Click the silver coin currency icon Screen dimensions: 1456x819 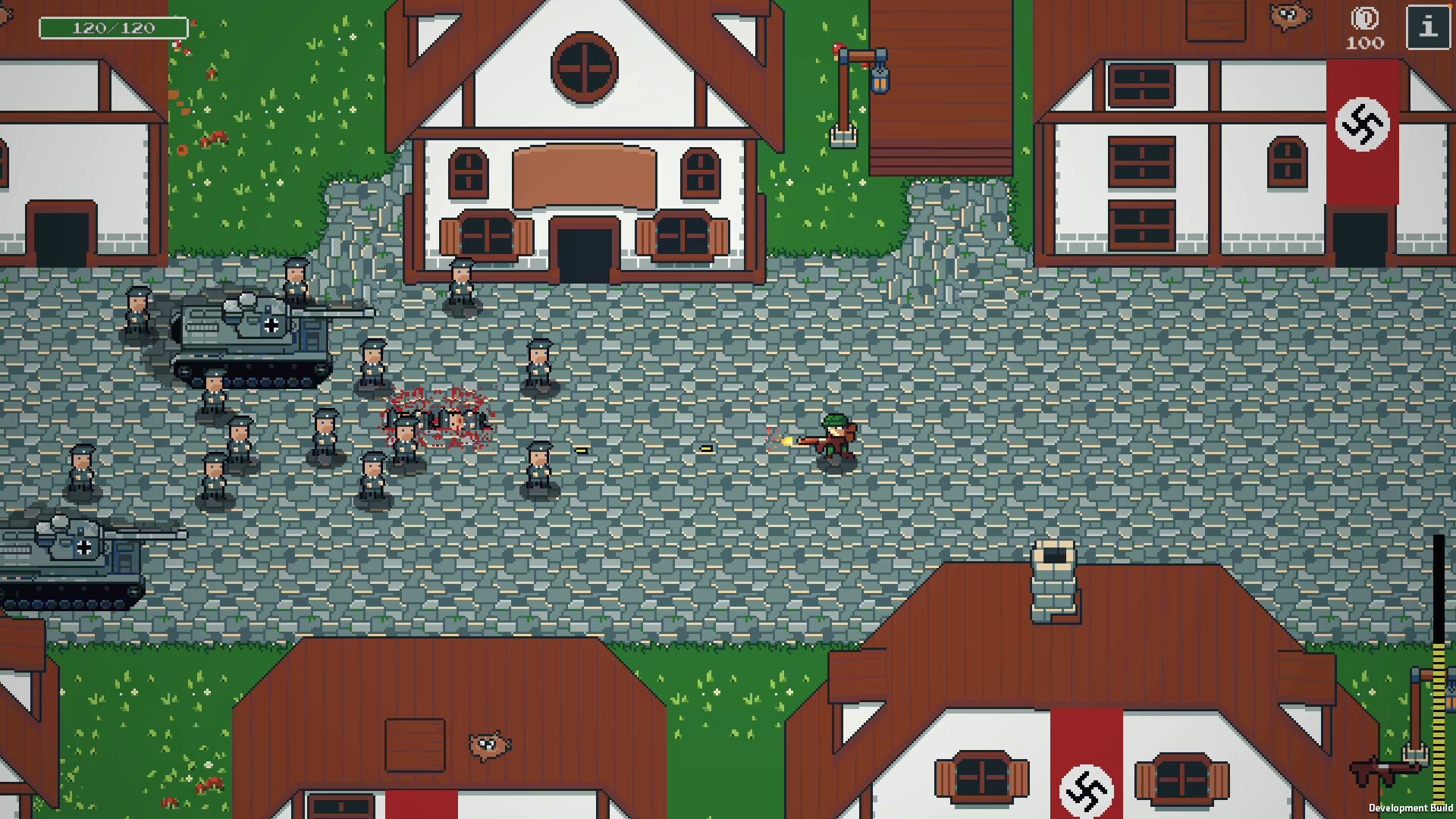click(1363, 19)
